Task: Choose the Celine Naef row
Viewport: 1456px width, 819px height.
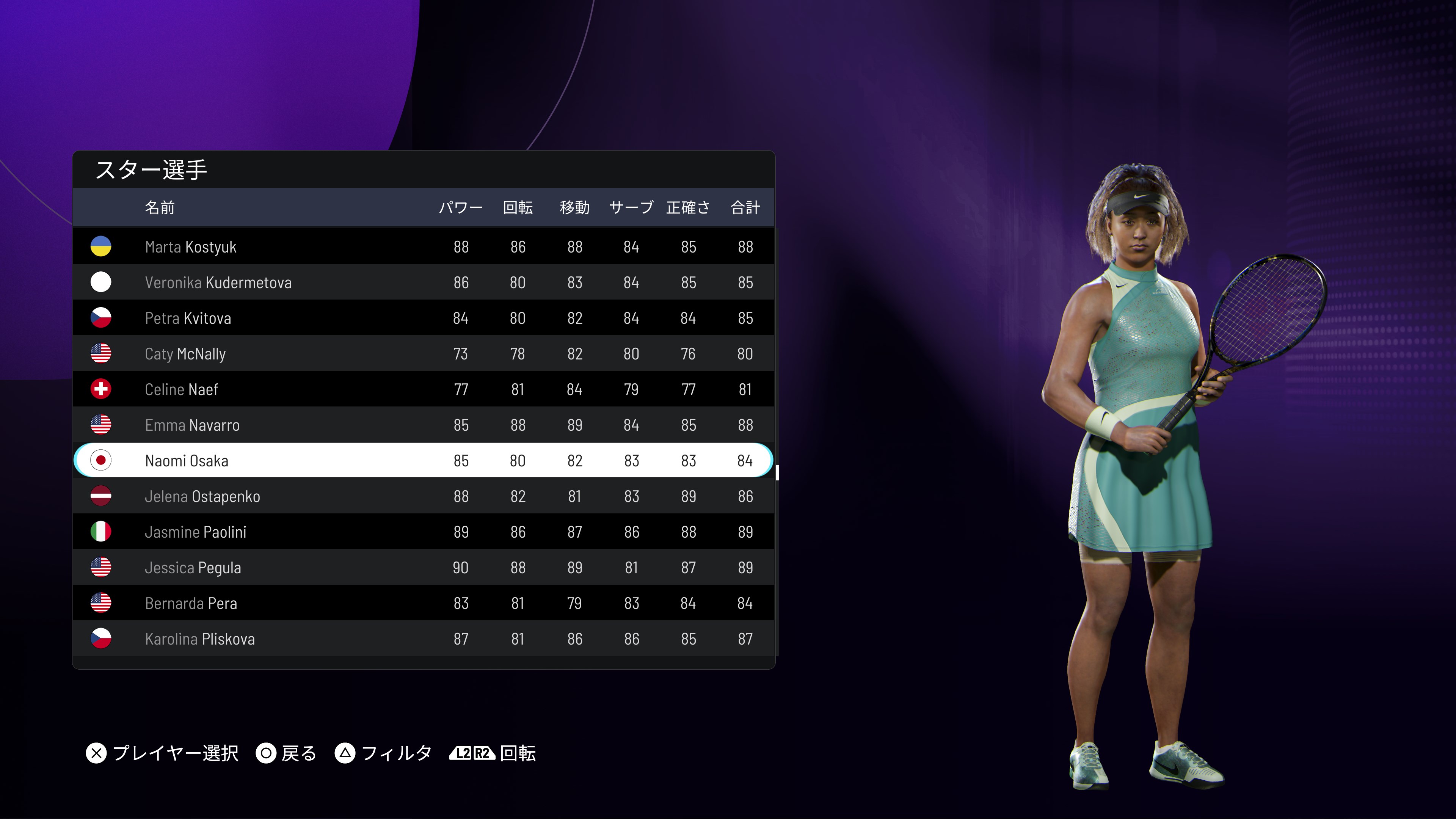Action: (423, 389)
